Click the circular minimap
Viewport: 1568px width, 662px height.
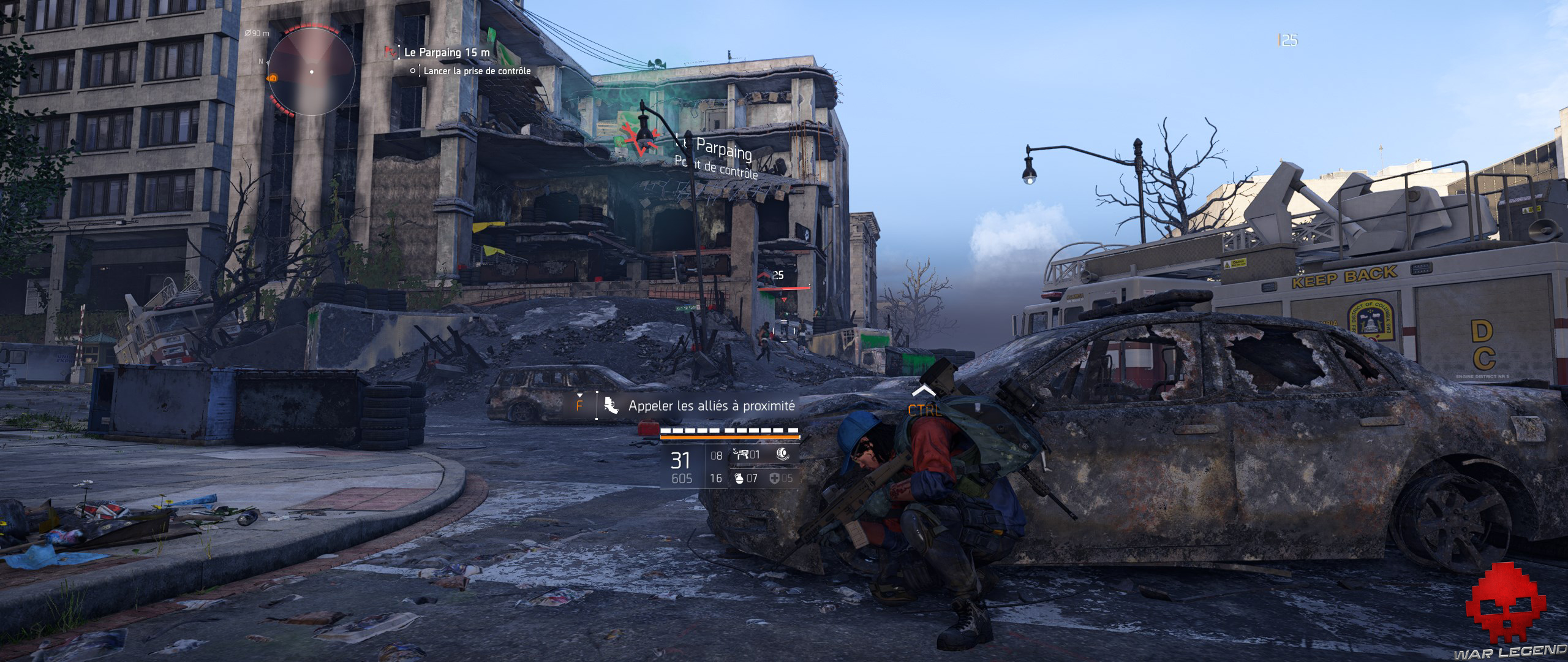coord(311,72)
